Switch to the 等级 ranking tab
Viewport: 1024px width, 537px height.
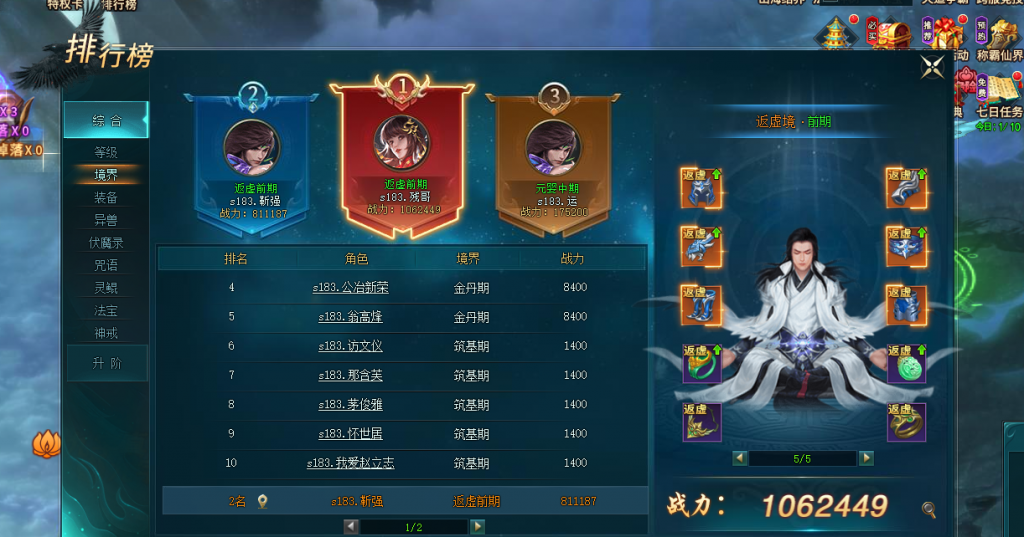click(106, 152)
